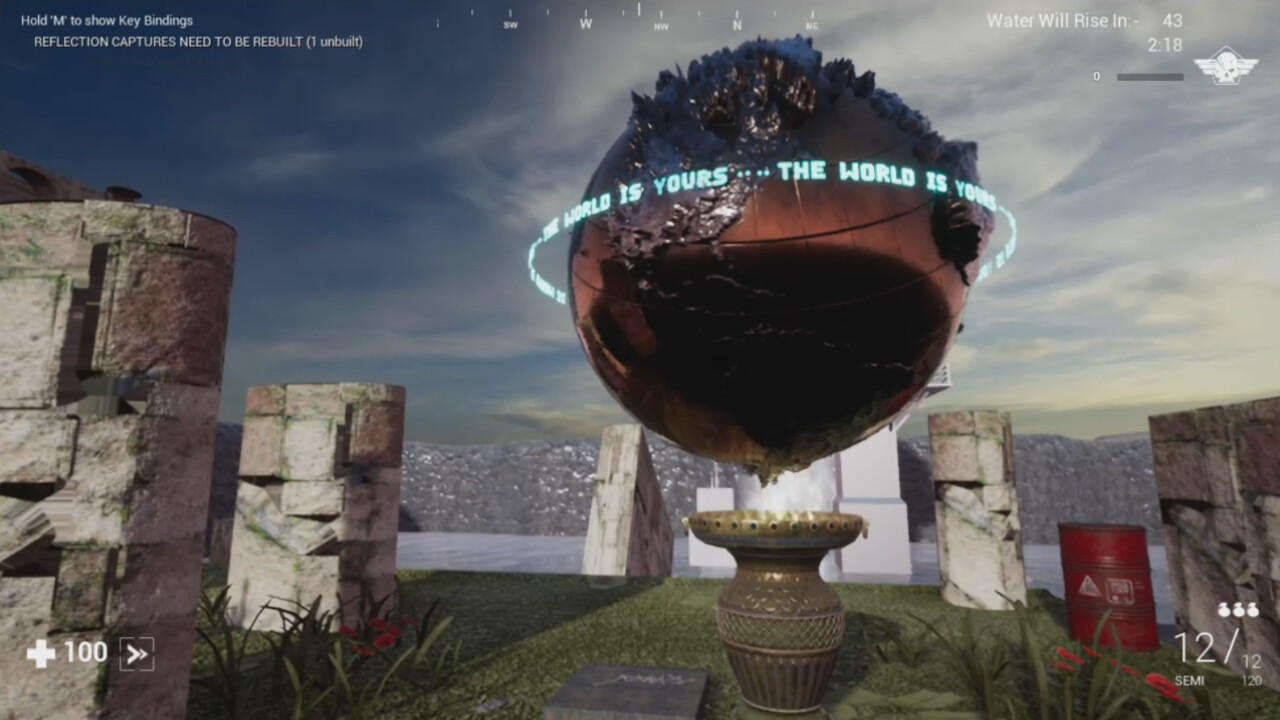Click the 43 kill counter number
The width and height of the screenshot is (1280, 720).
click(1173, 18)
